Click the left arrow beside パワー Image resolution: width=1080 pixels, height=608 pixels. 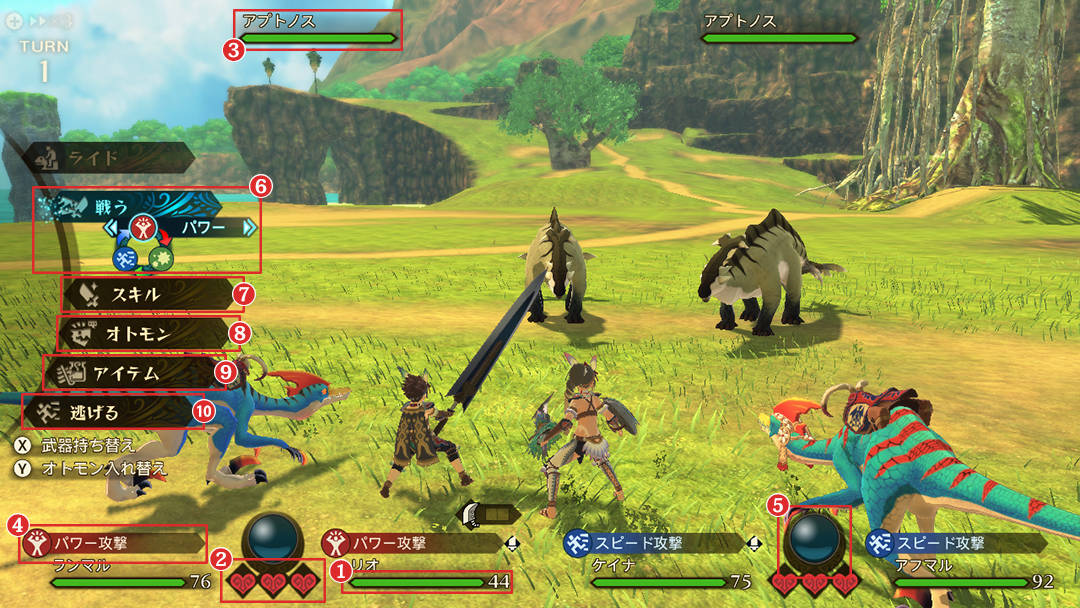(x=111, y=228)
